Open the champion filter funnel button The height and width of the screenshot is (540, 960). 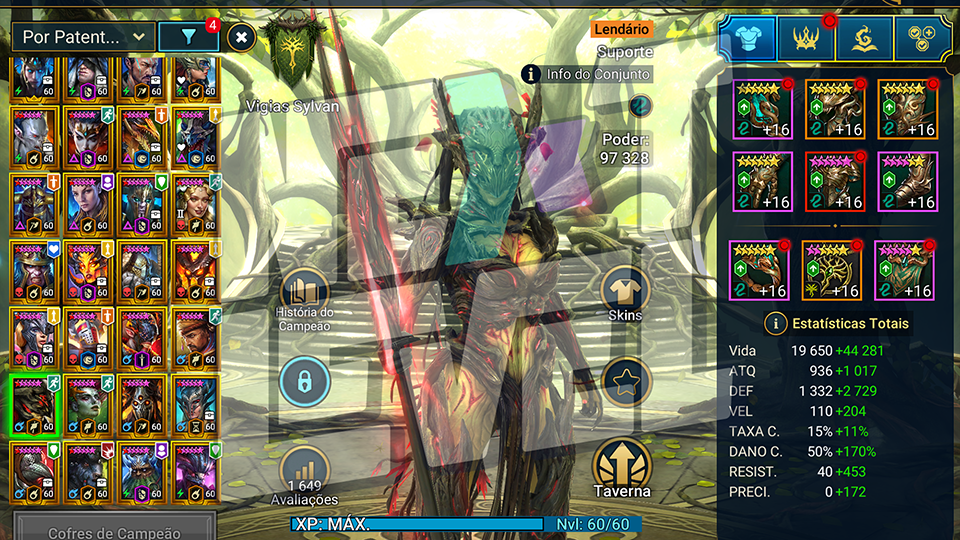point(189,38)
